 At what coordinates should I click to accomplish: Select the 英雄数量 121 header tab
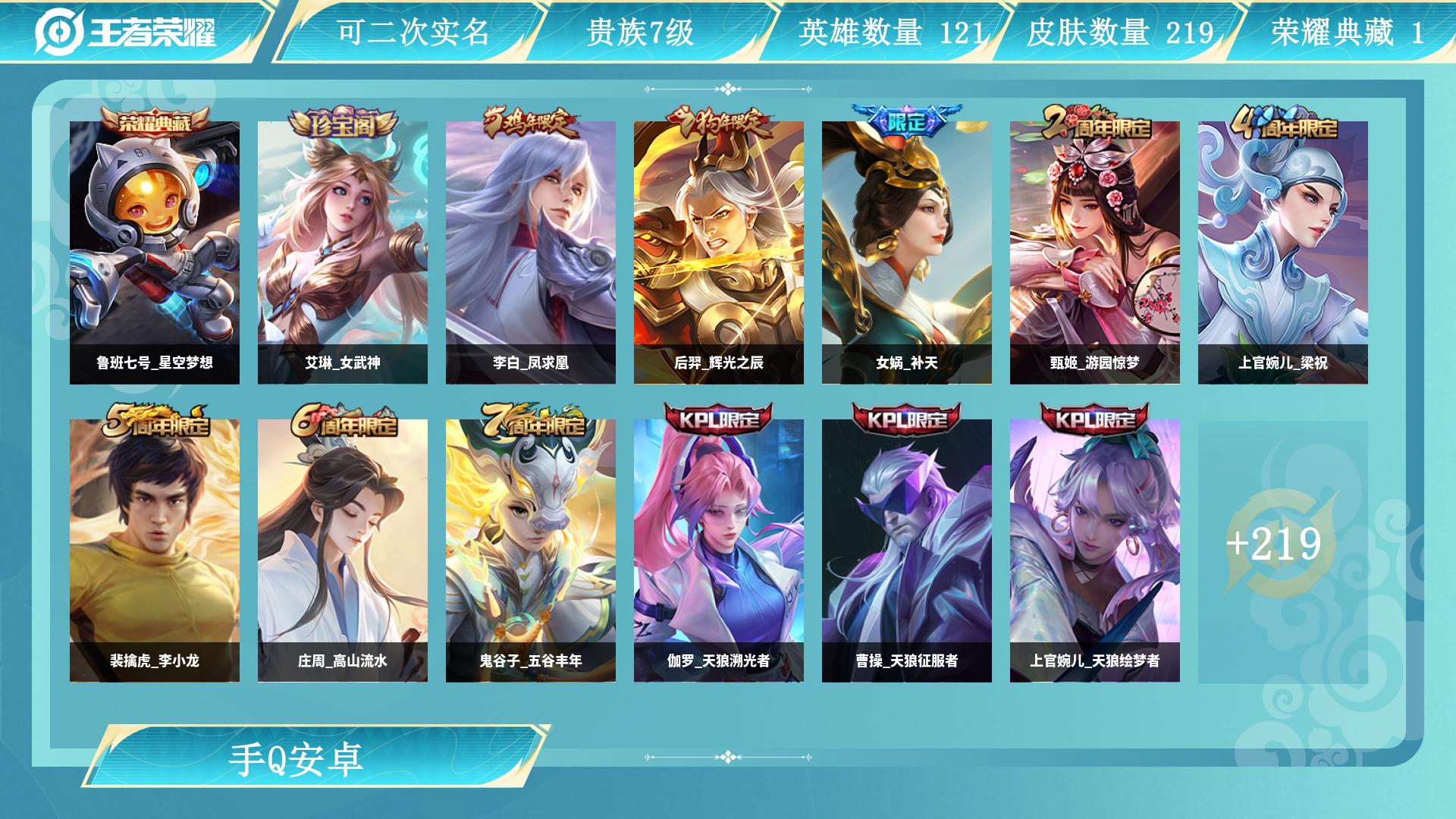coord(891,30)
